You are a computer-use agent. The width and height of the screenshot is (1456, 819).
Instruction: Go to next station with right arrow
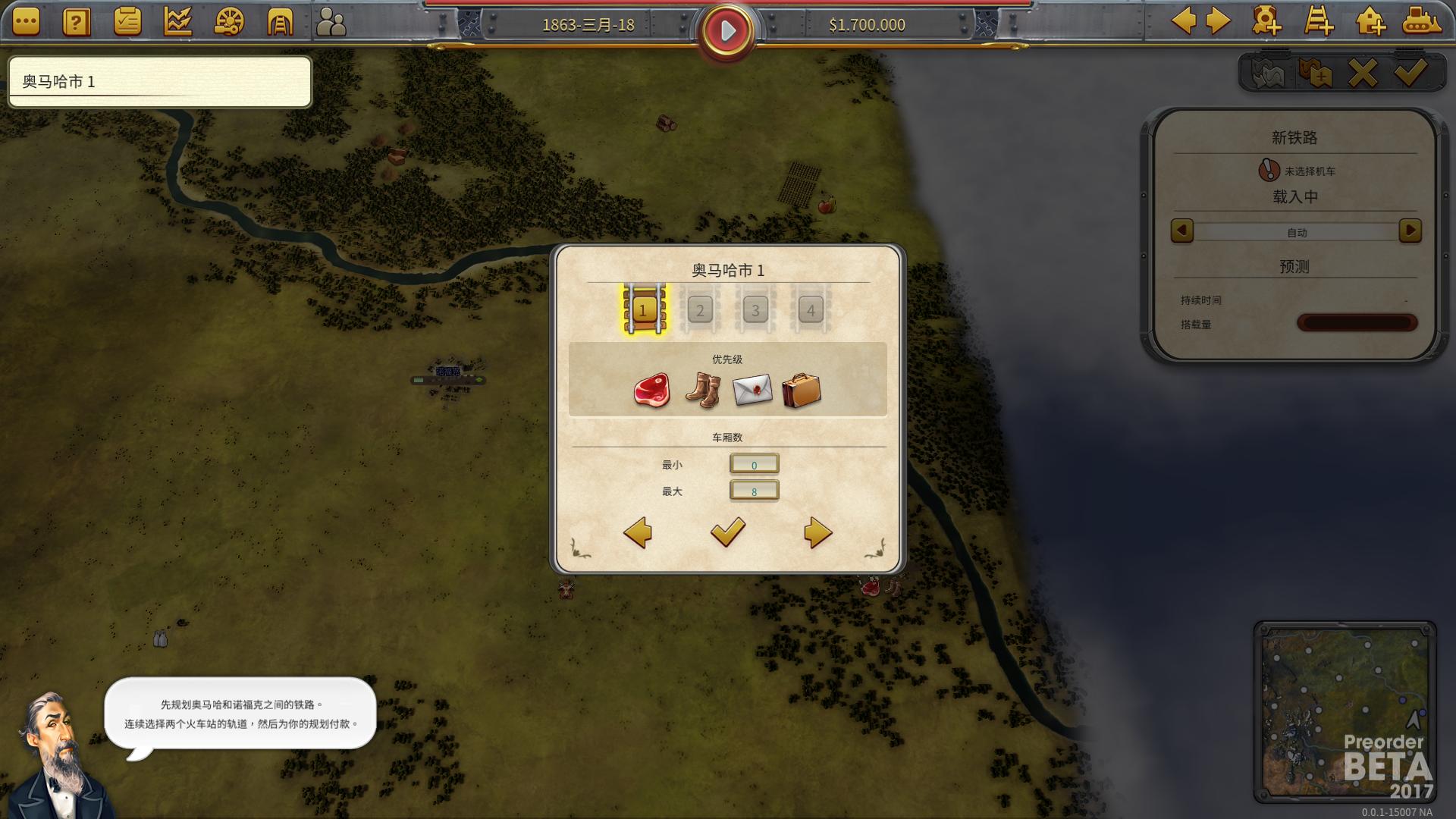817,532
